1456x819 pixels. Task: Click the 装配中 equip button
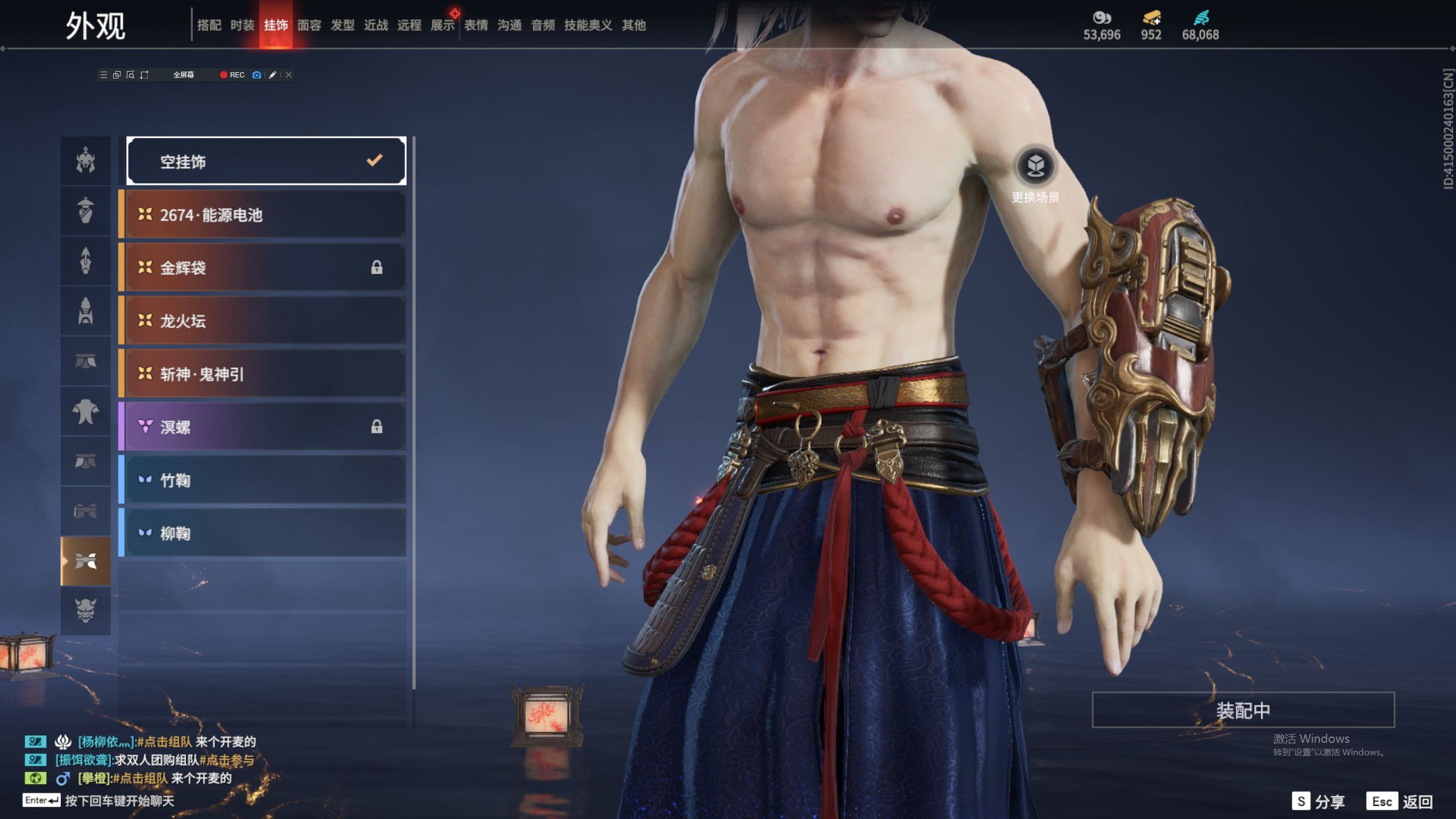tap(1243, 710)
